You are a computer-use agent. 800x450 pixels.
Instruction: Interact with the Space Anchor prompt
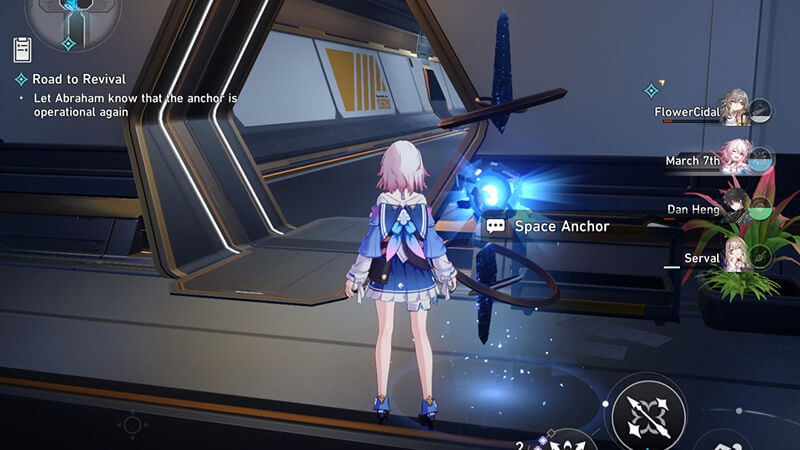click(548, 227)
